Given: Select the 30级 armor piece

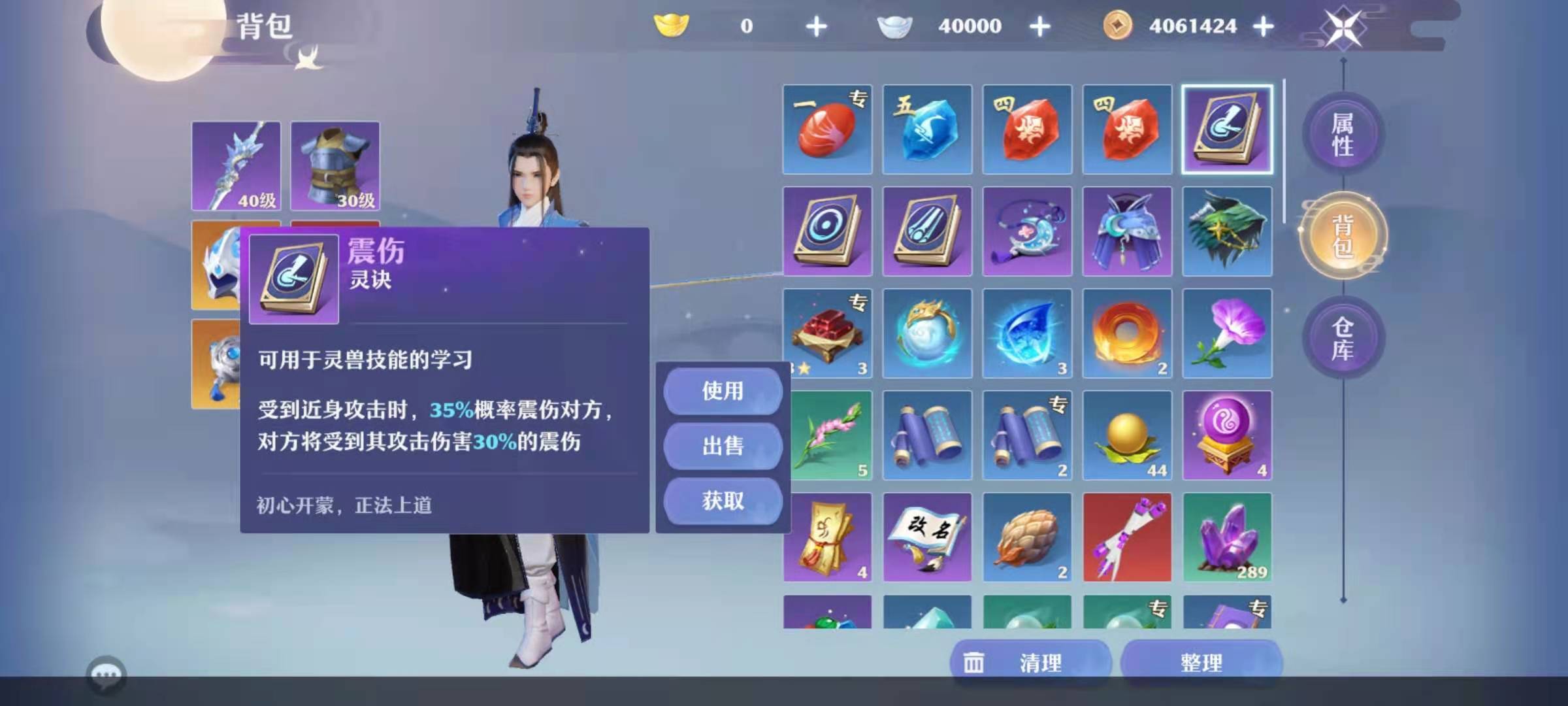Looking at the screenshot, I should click(335, 165).
